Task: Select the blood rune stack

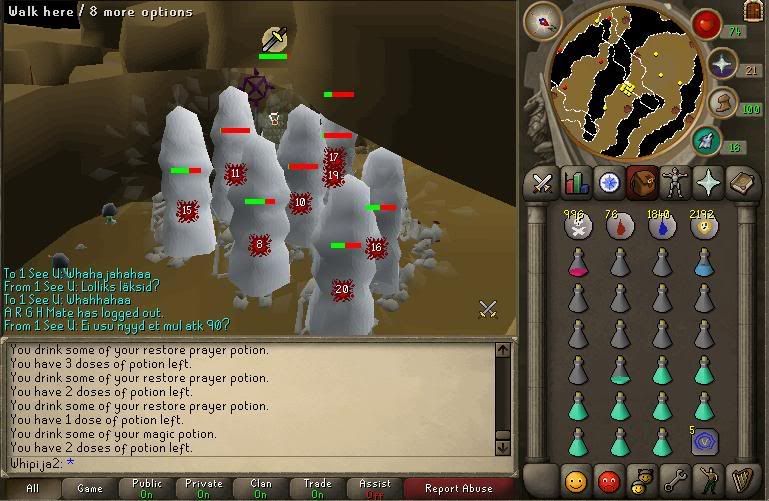Action: click(618, 227)
